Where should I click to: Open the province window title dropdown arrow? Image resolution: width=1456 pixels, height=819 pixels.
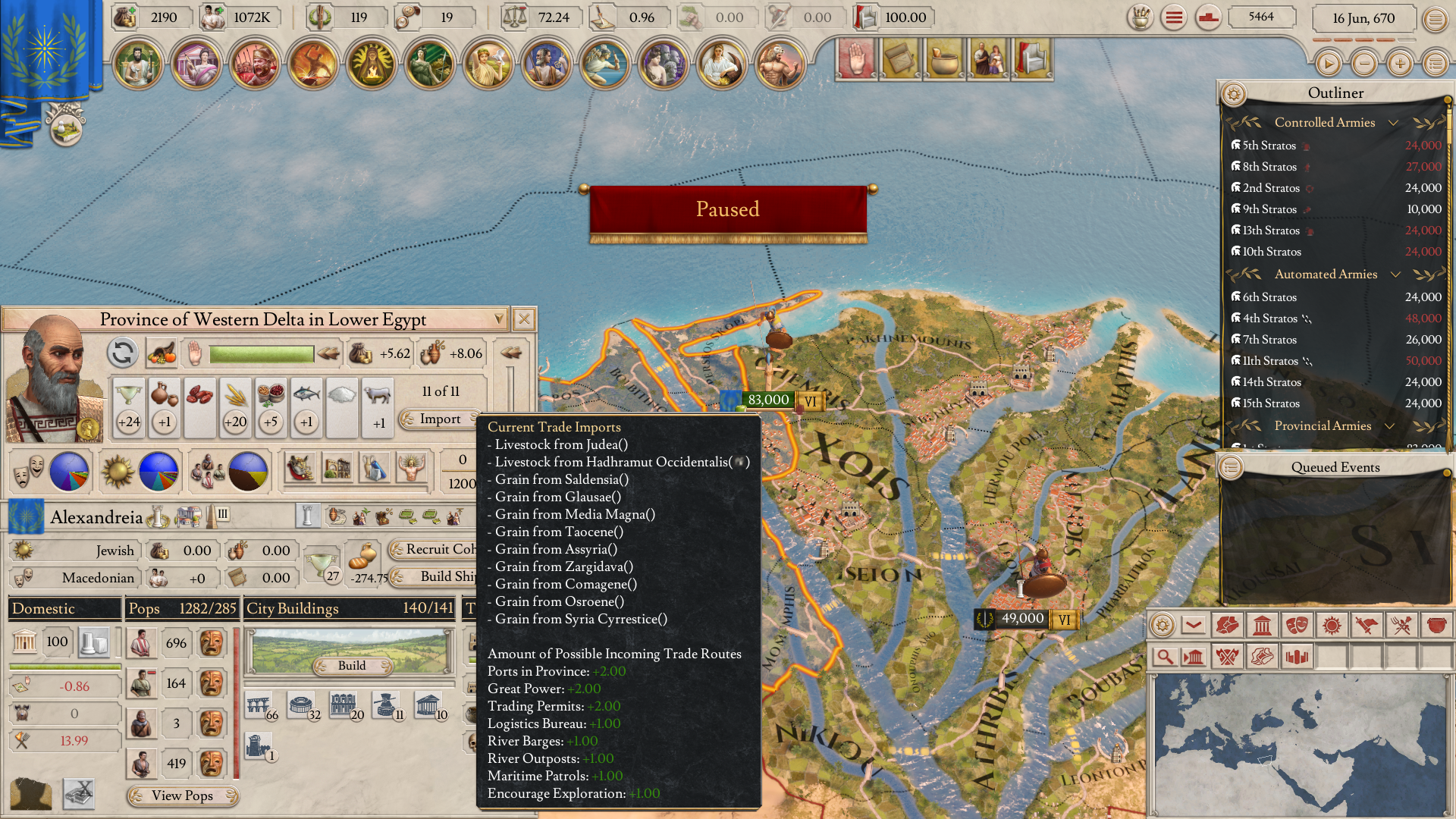tap(497, 319)
